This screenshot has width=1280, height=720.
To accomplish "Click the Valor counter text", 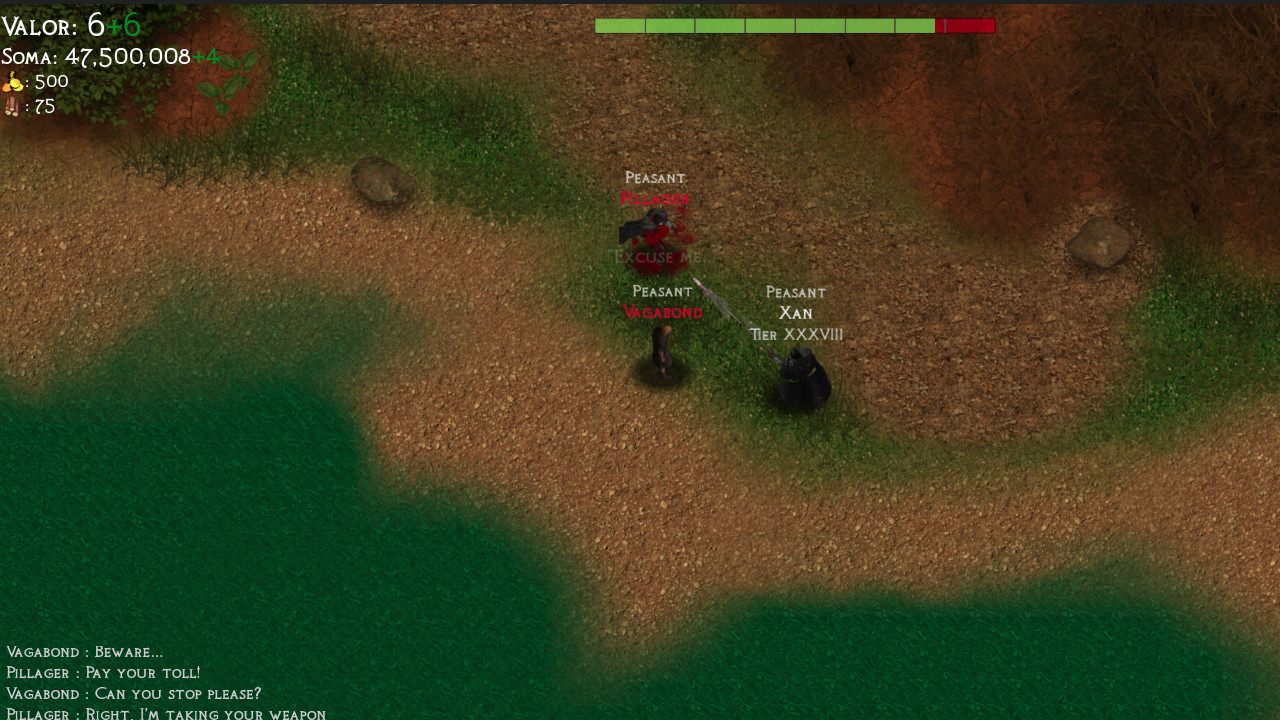I will tap(48, 24).
